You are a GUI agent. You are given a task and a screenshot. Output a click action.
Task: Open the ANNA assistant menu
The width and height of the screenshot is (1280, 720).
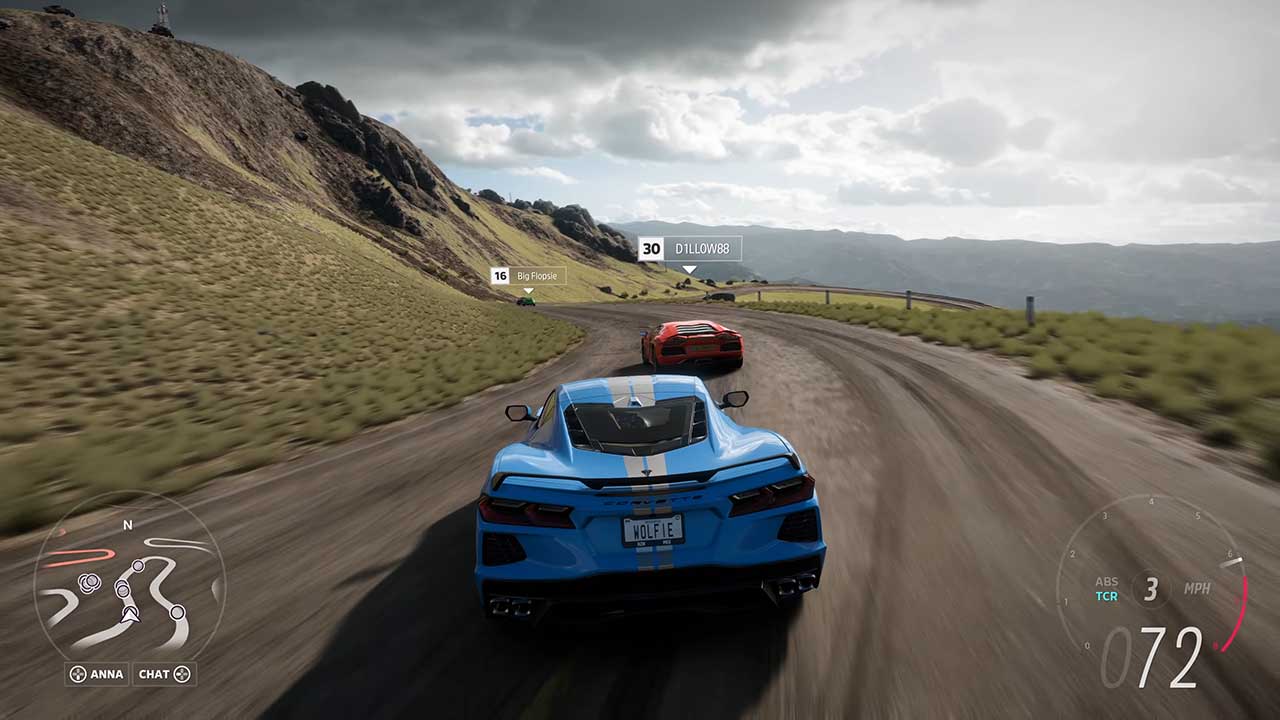(97, 674)
